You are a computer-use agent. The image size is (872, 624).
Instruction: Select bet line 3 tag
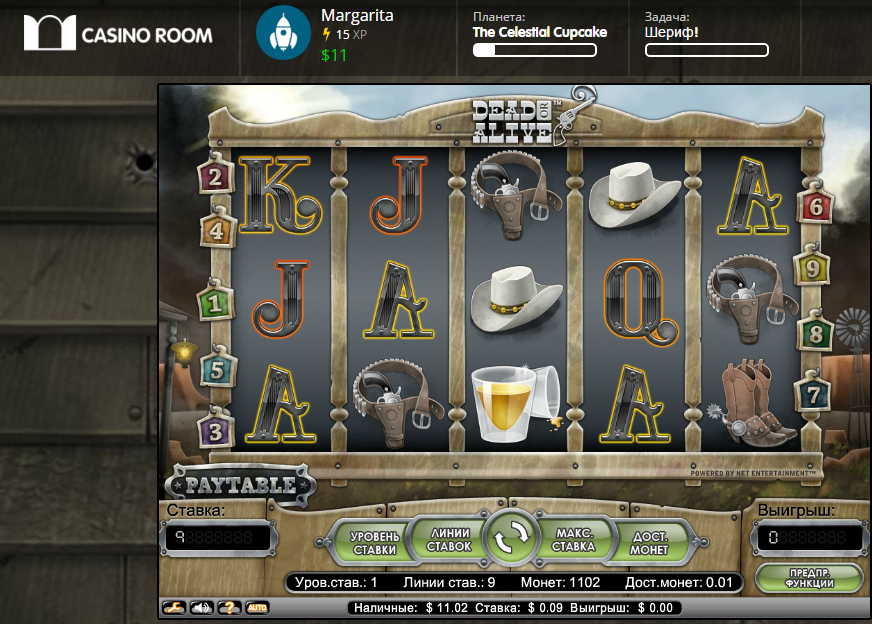pos(215,431)
